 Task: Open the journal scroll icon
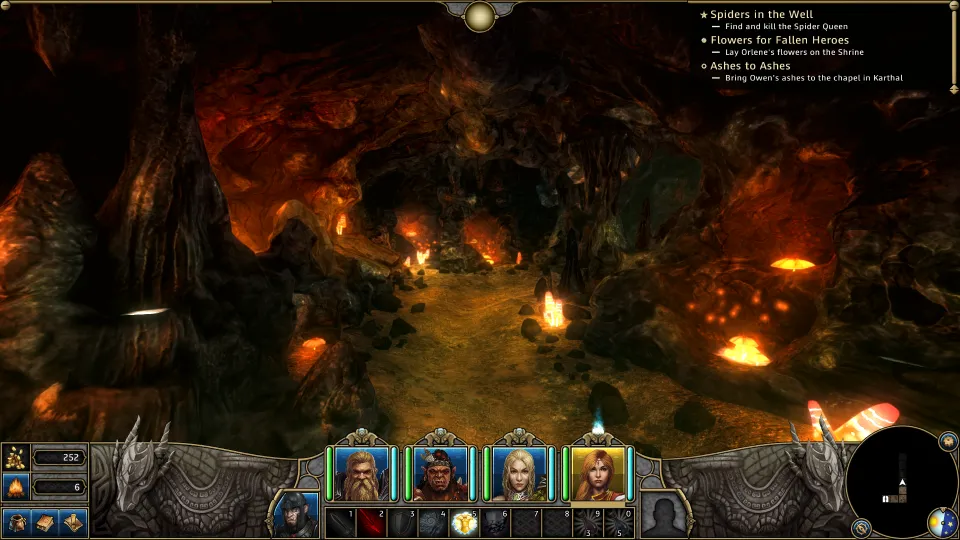(x=72, y=522)
